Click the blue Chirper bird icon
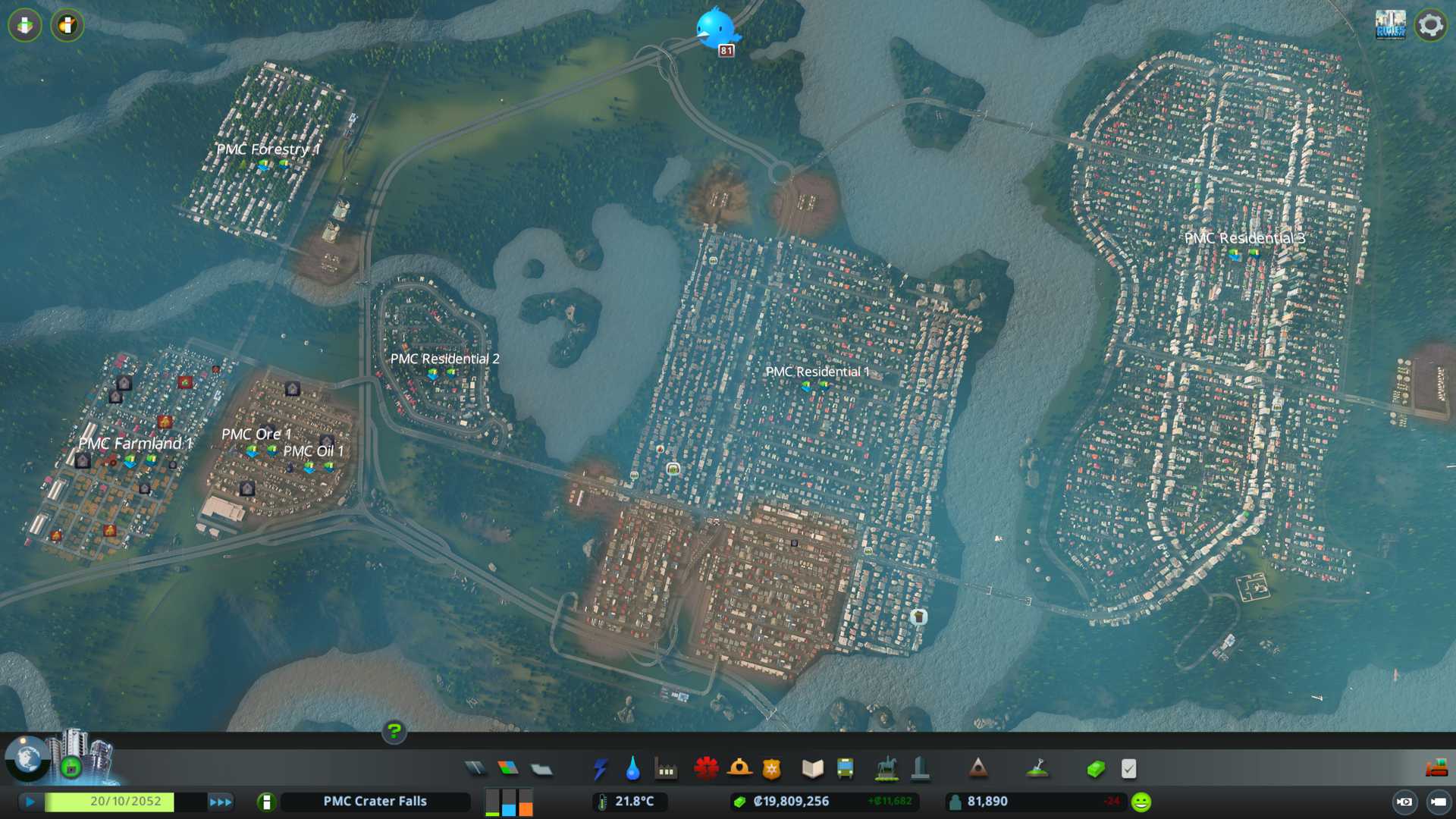Viewport: 1456px width, 819px height. pos(715,29)
